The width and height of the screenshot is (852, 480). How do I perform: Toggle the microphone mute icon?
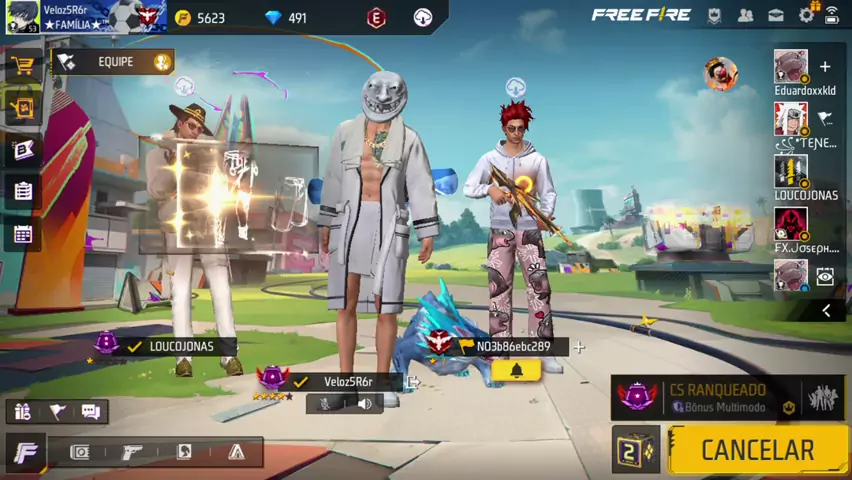click(x=326, y=404)
